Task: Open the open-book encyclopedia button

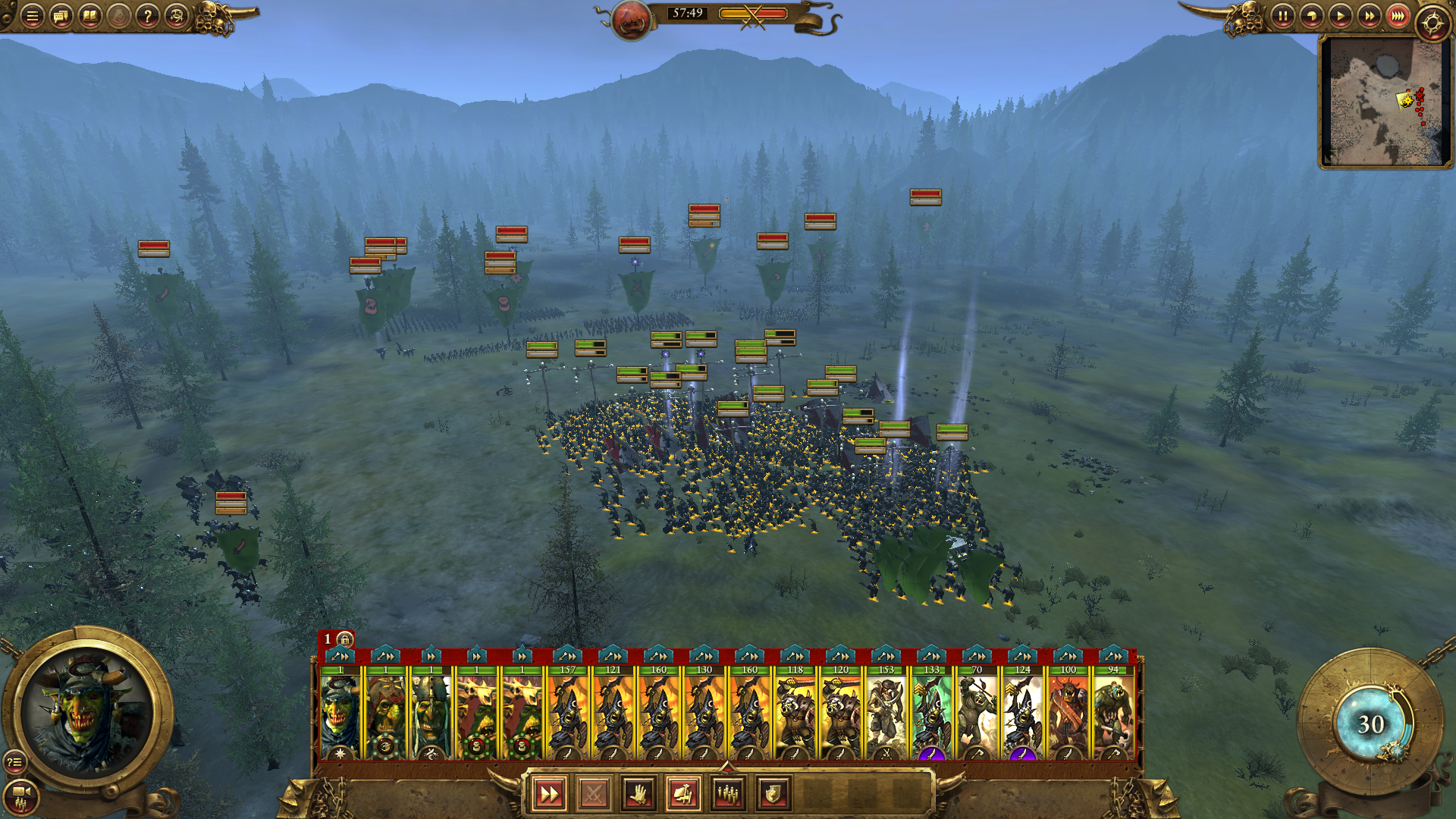Action: pos(89,16)
